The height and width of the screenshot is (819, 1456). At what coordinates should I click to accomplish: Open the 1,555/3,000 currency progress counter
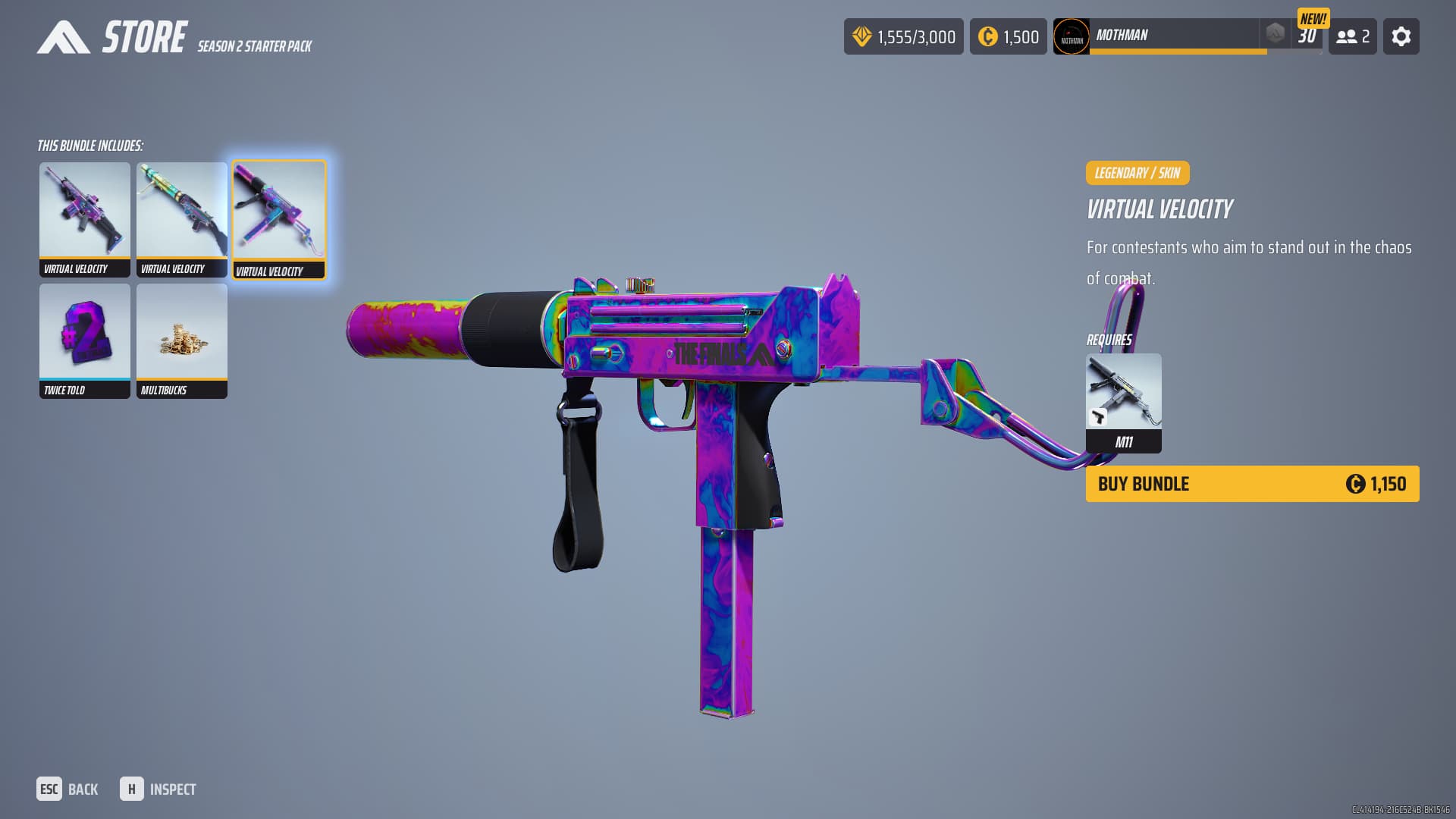click(x=903, y=36)
